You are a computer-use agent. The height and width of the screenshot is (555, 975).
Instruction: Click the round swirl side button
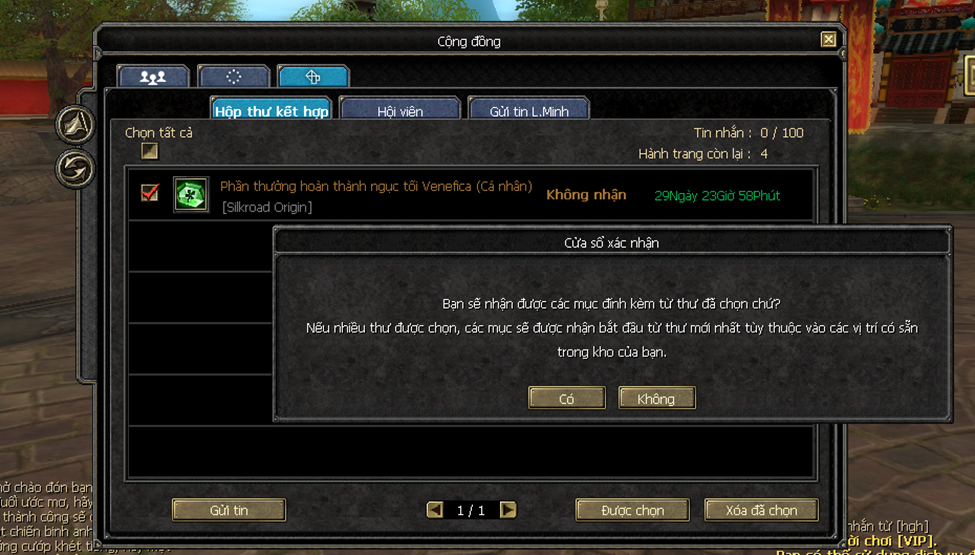pos(75,168)
